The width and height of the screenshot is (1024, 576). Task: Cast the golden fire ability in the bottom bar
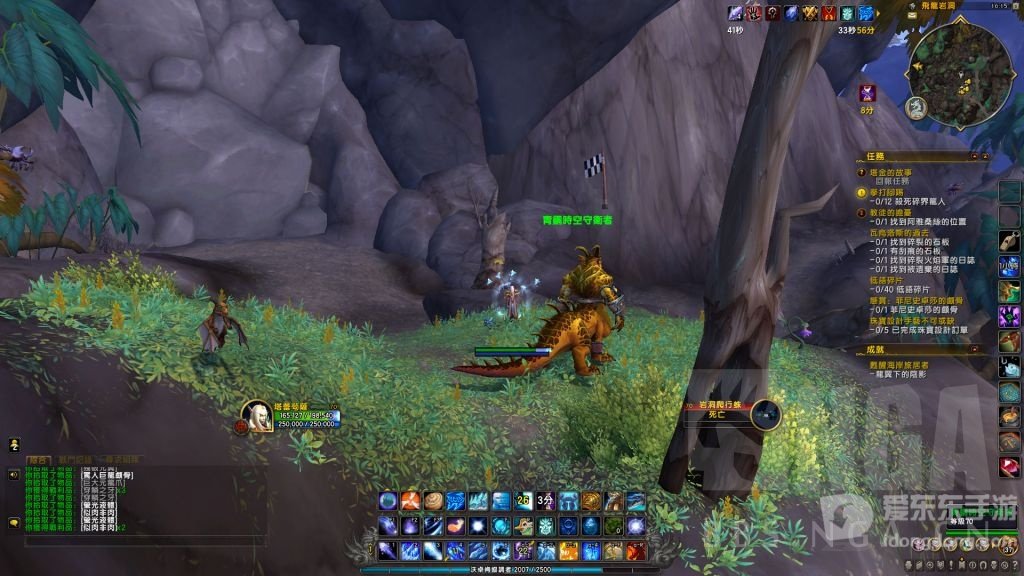click(x=569, y=550)
